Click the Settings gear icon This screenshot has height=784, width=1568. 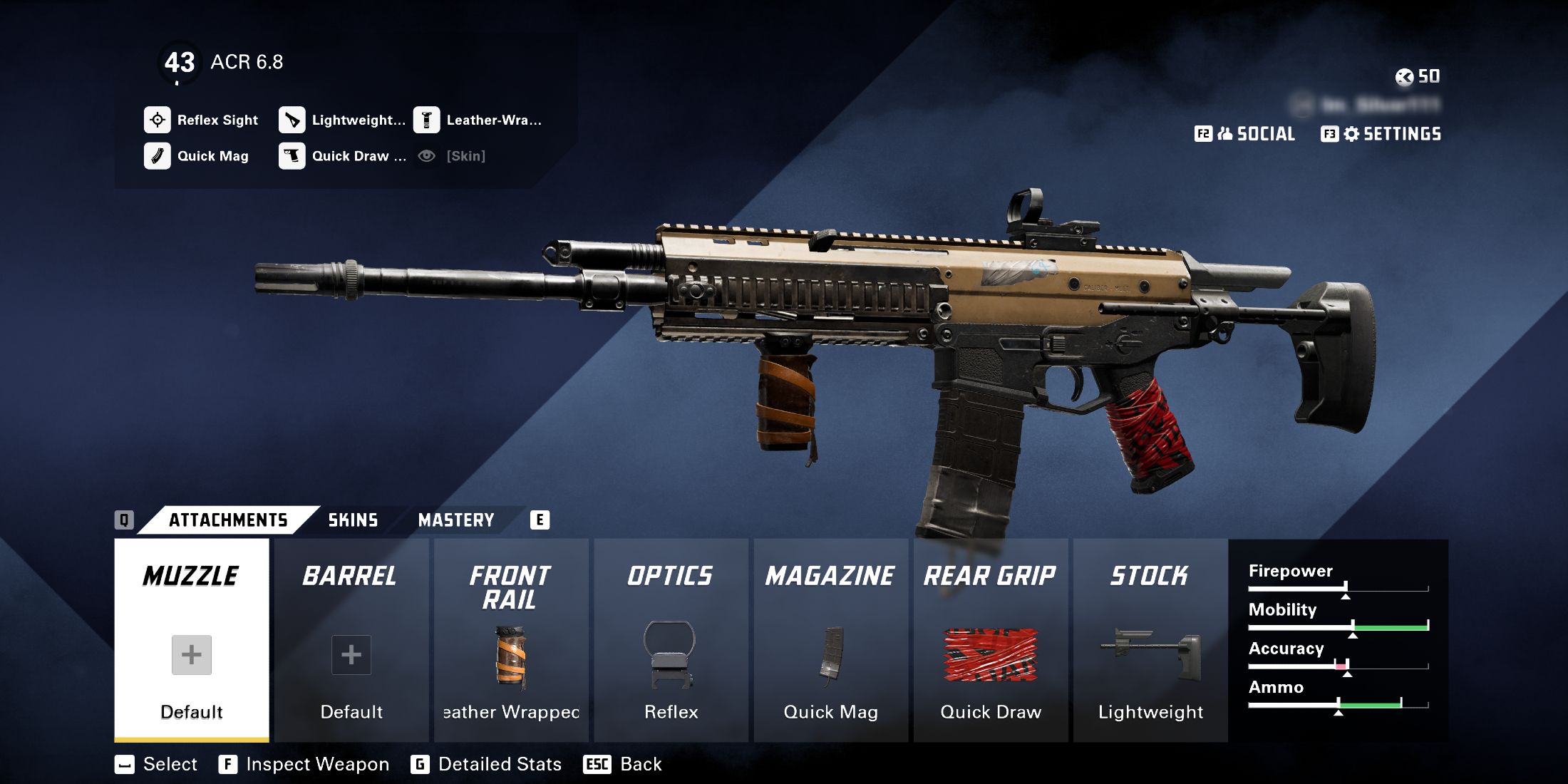1351,133
